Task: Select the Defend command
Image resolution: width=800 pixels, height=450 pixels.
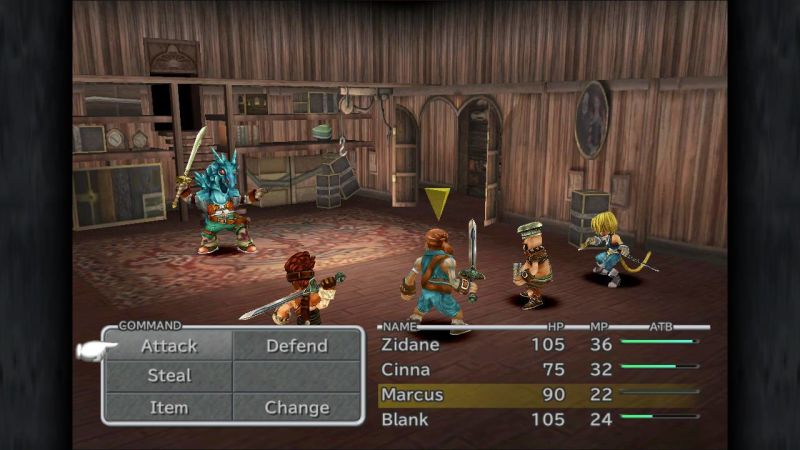Action: (296, 346)
